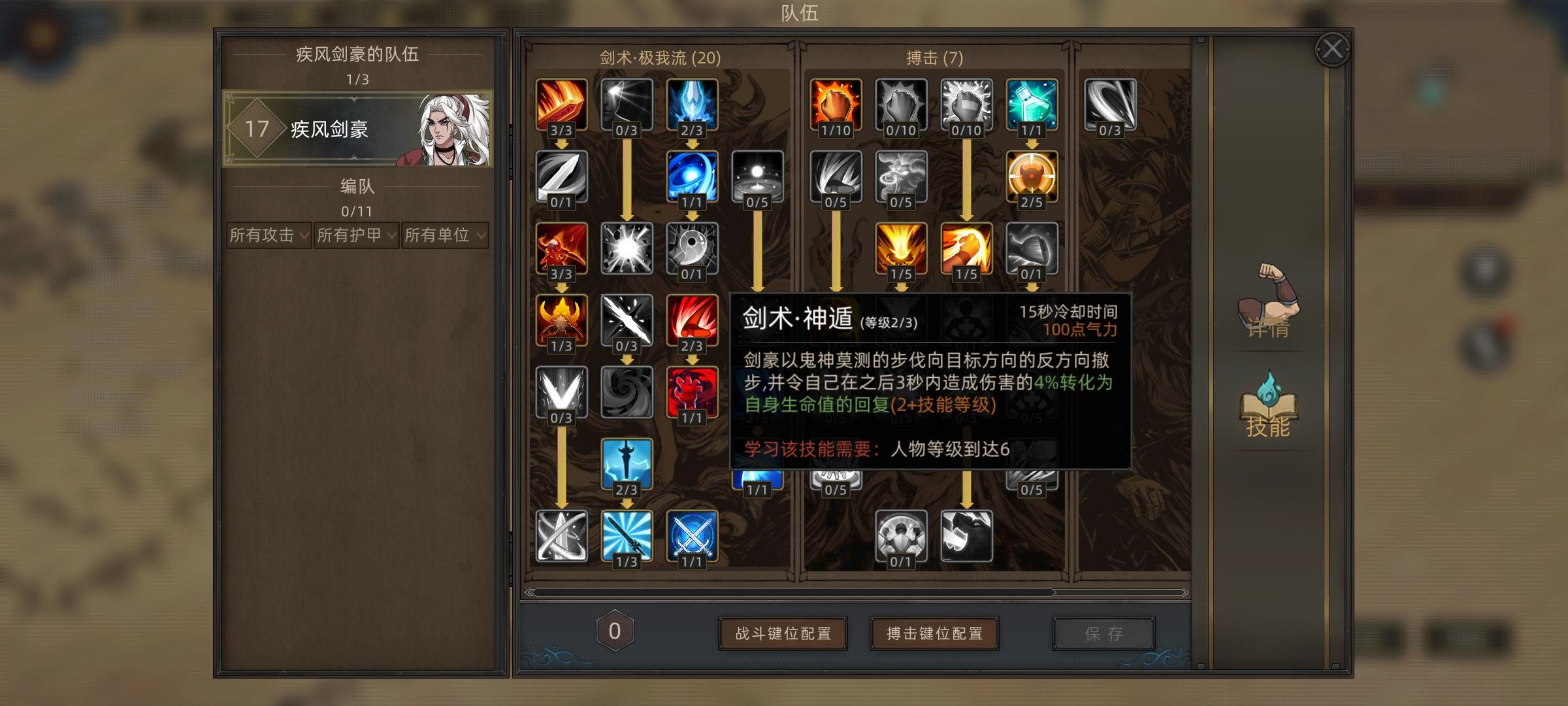Open the 所有攻击 filter dropdown

click(269, 237)
